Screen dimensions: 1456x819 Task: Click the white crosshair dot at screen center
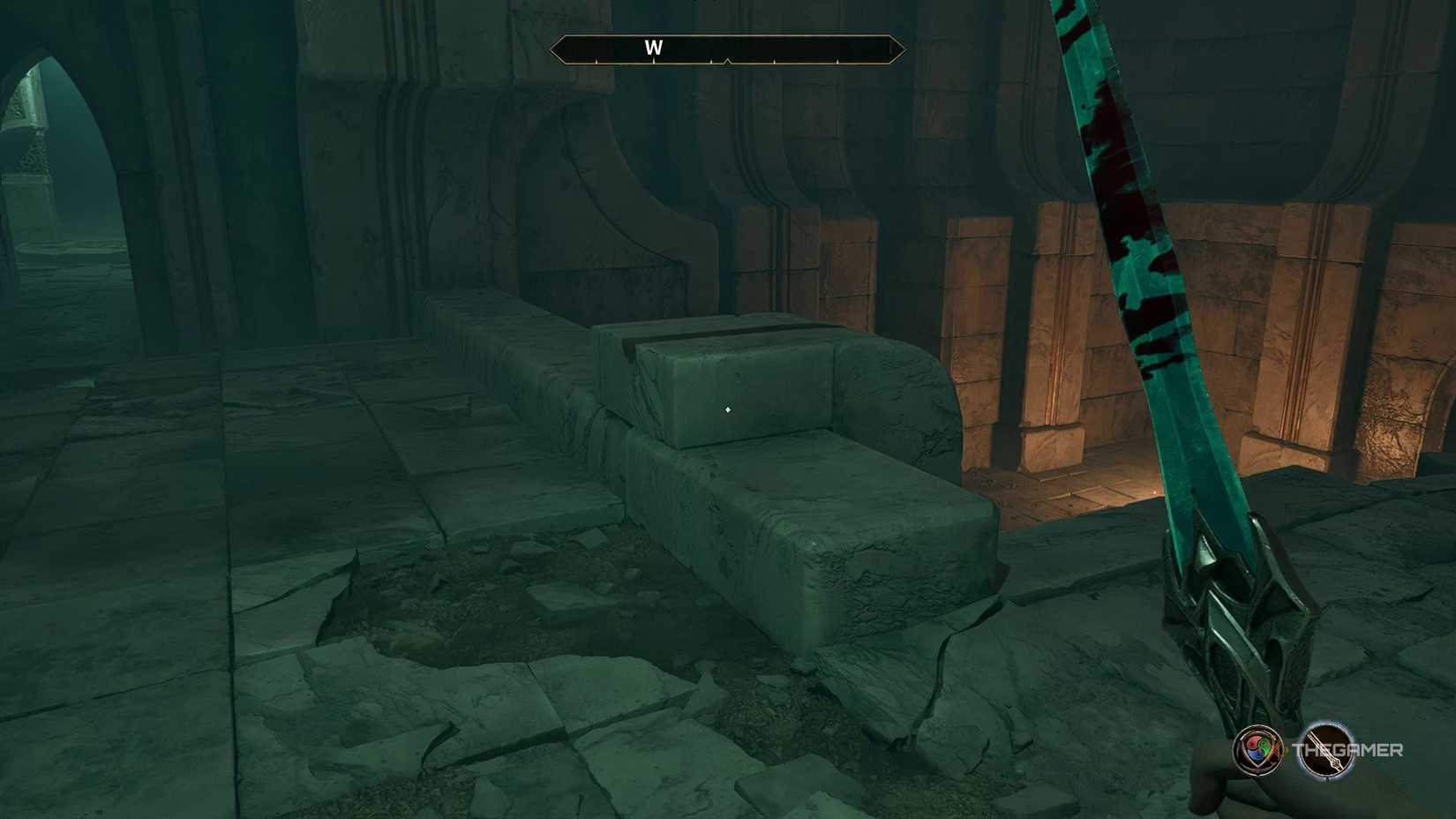pyautogui.click(x=728, y=409)
